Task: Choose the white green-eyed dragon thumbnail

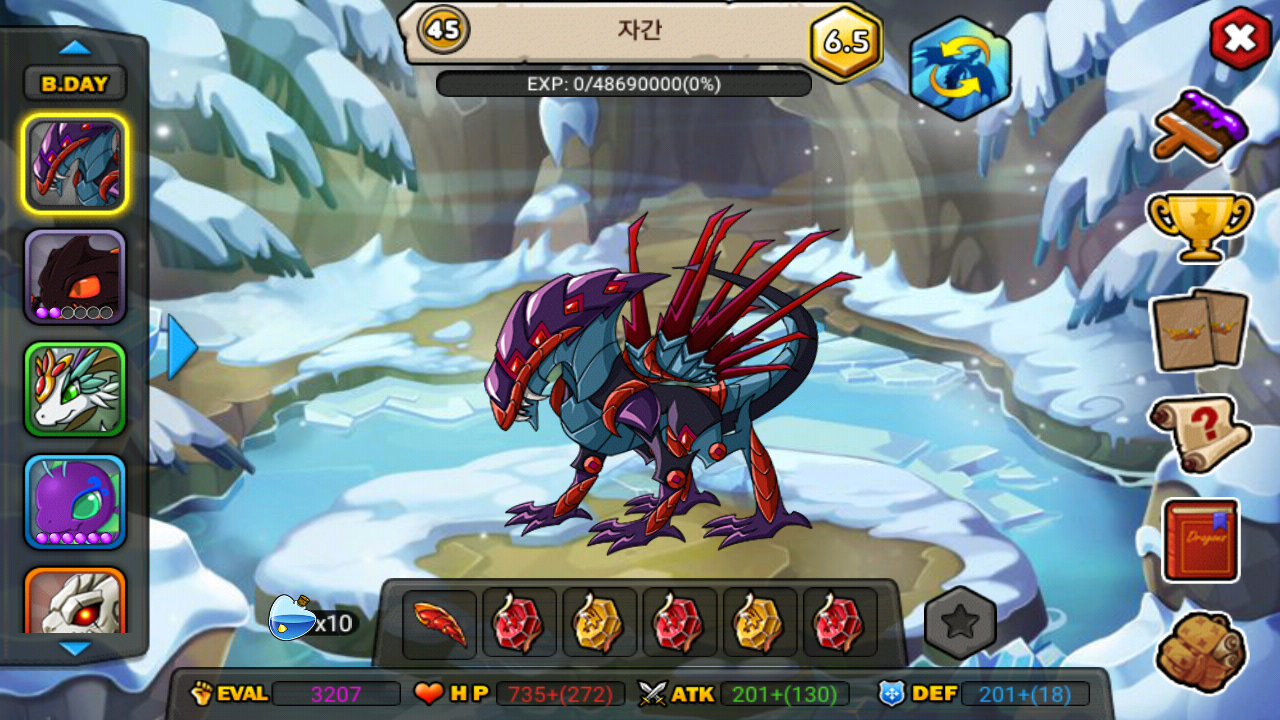Action: pyautogui.click(x=75, y=389)
